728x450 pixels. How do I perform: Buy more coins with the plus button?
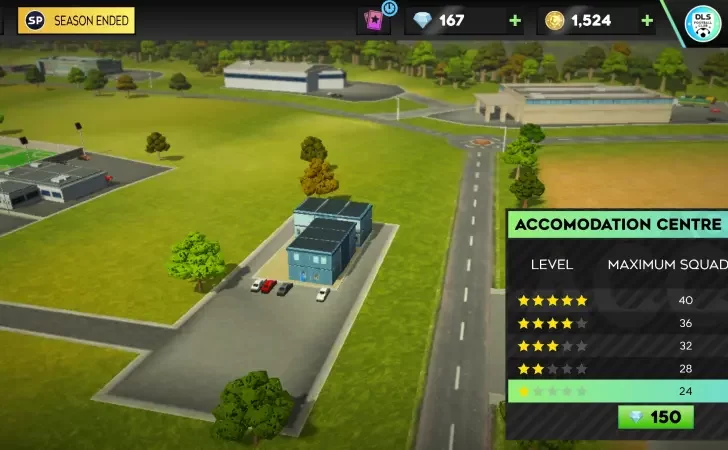(647, 20)
